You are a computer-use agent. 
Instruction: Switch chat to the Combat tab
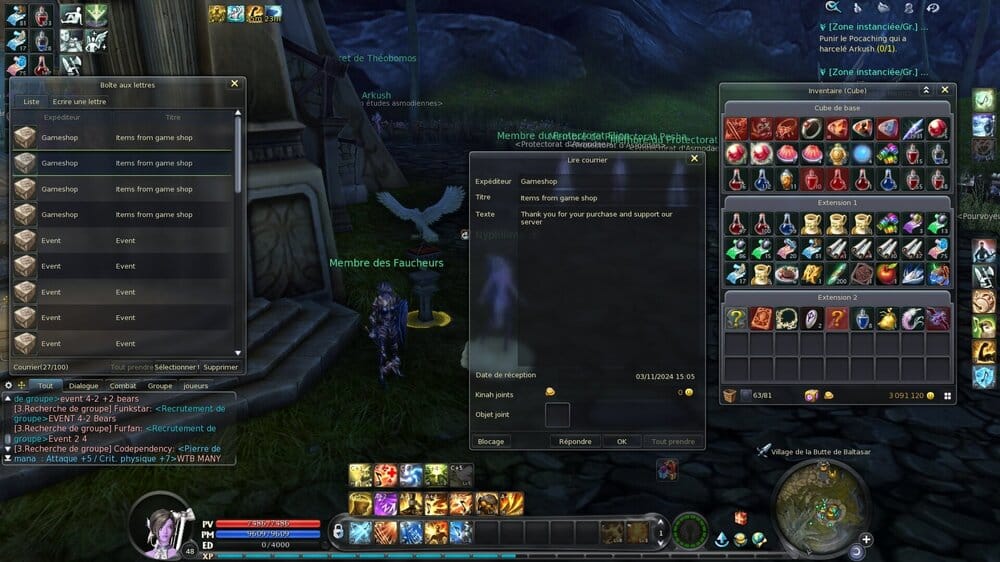123,385
